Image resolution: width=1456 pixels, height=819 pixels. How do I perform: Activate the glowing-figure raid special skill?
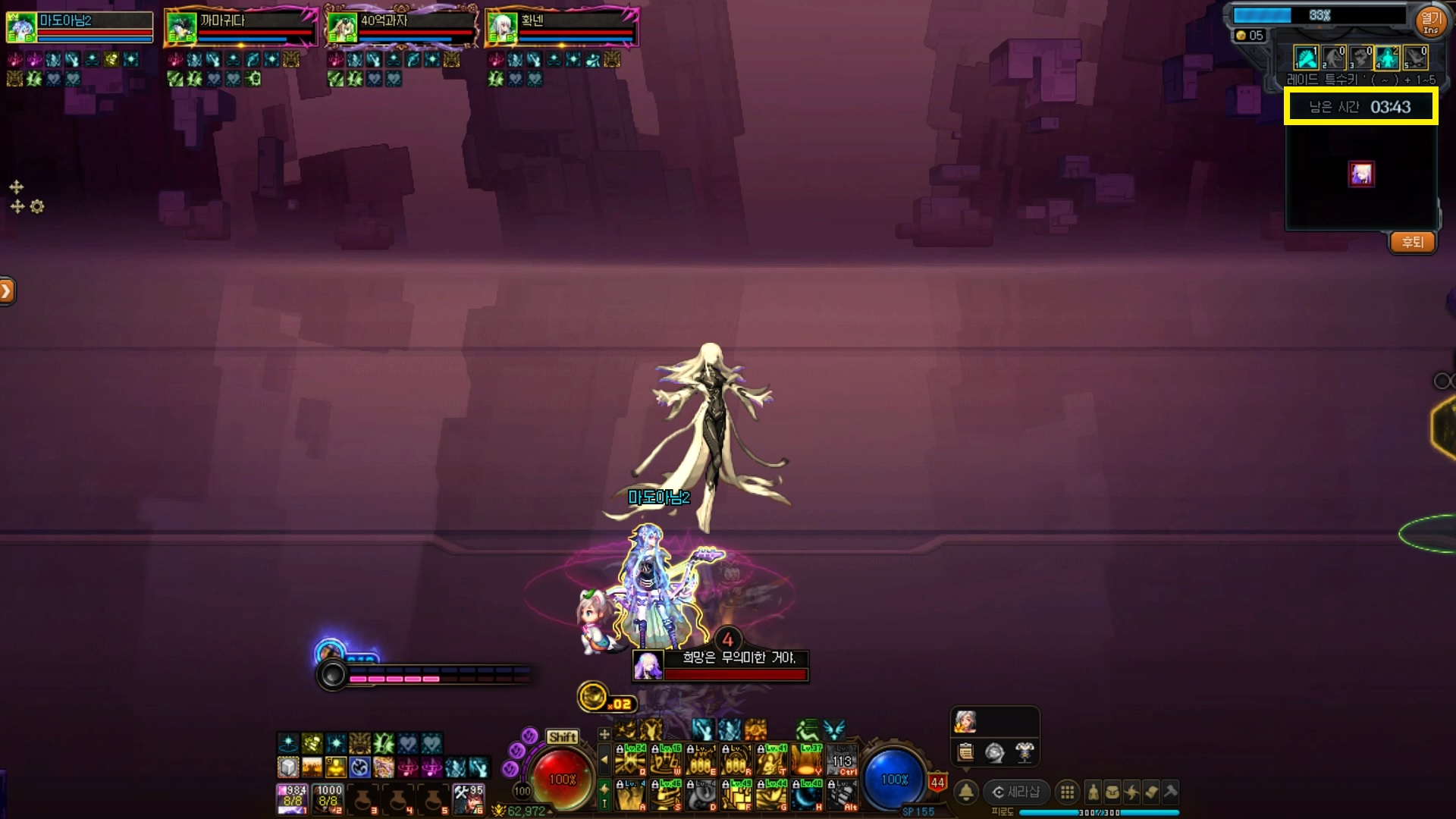click(x=1388, y=58)
